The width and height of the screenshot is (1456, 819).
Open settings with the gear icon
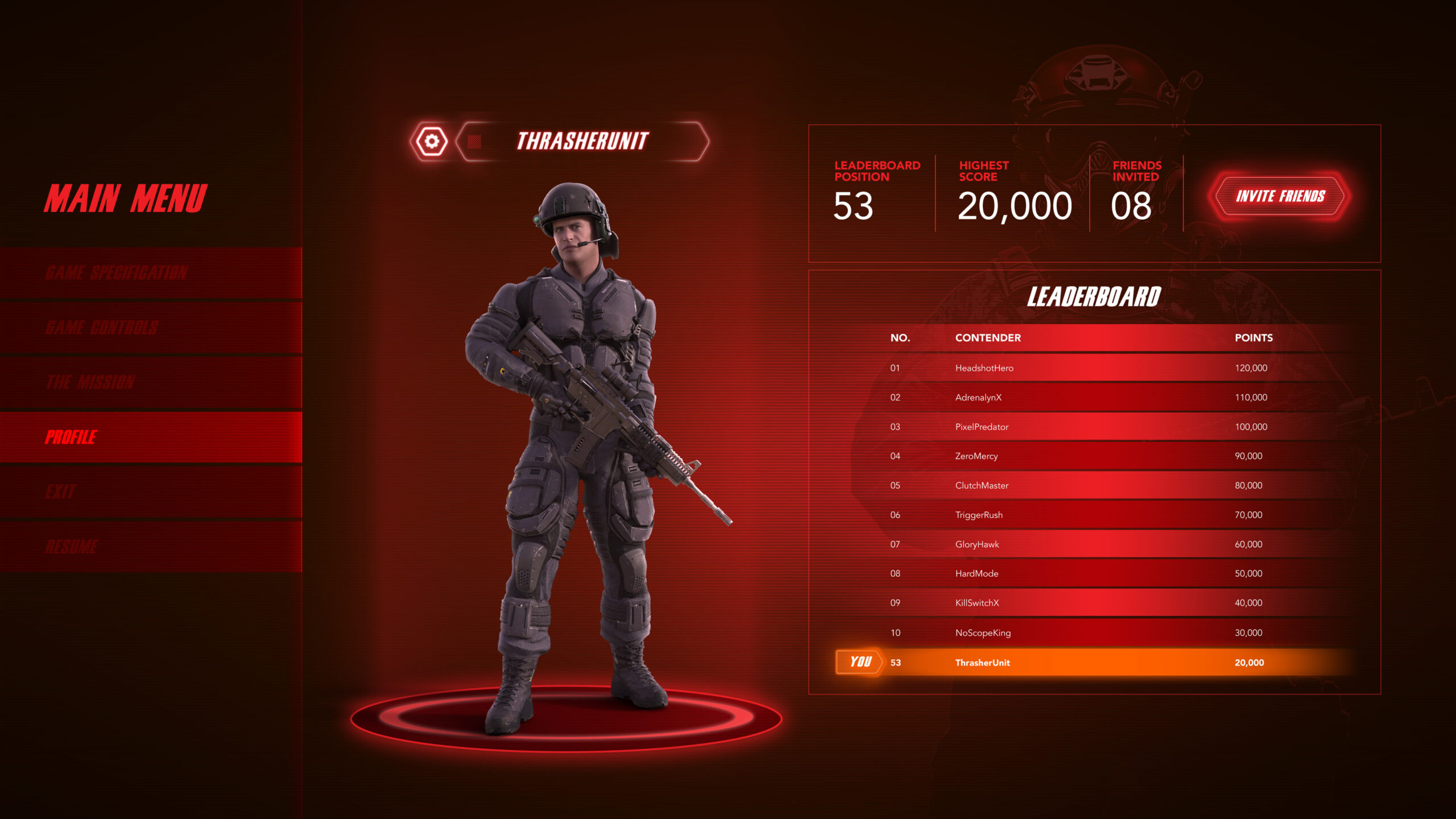click(432, 141)
